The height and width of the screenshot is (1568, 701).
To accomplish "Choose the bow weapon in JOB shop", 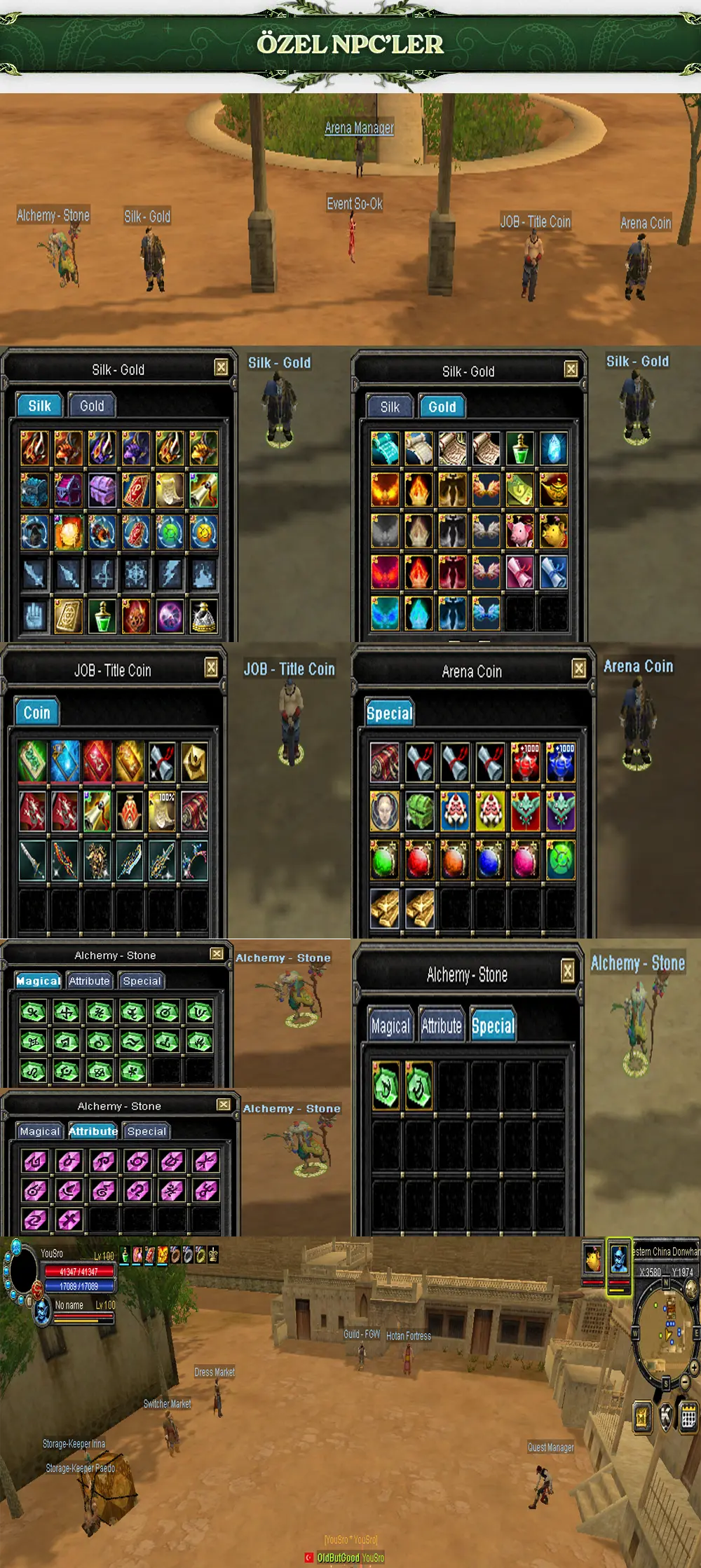I will [x=194, y=861].
